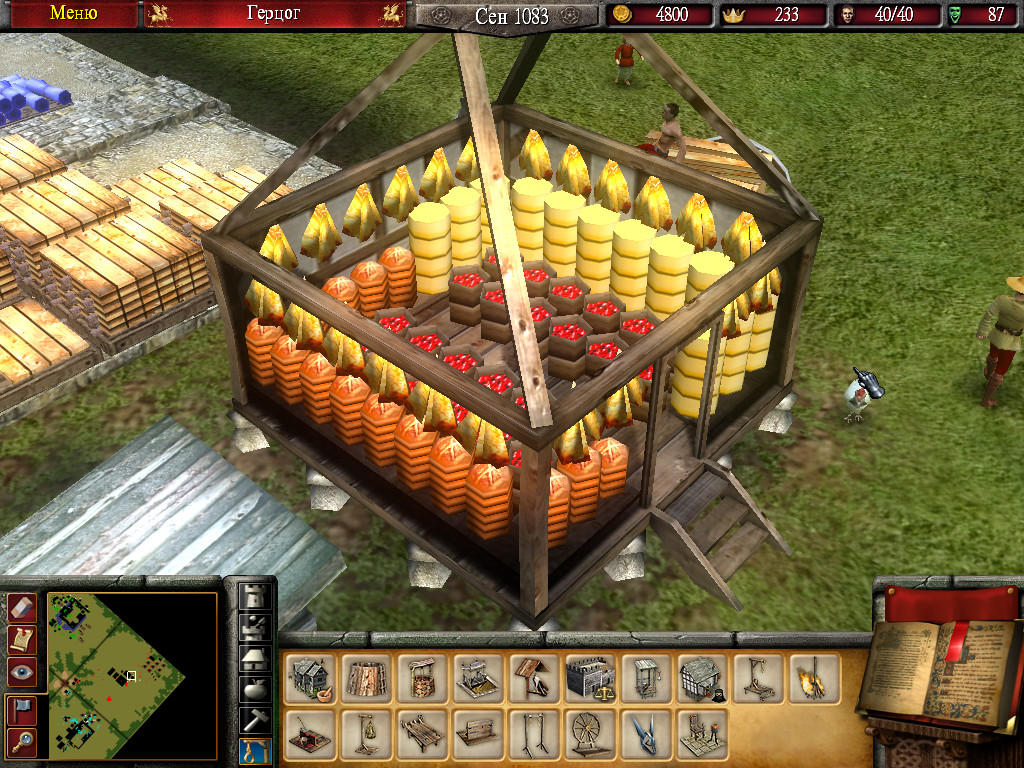The image size is (1024, 768).
Task: Switch to the hammer industry tab
Action: 256,719
